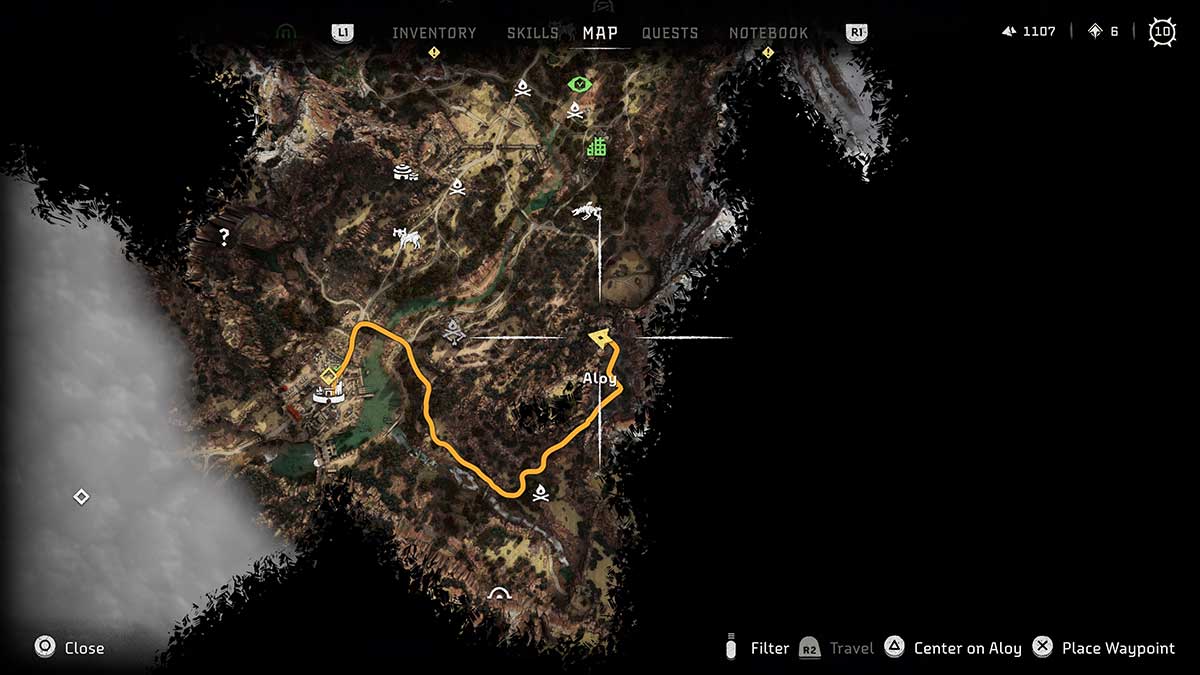This screenshot has height=675, width=1200.
Task: Select the campfire below the green eye
Action: click(x=575, y=110)
